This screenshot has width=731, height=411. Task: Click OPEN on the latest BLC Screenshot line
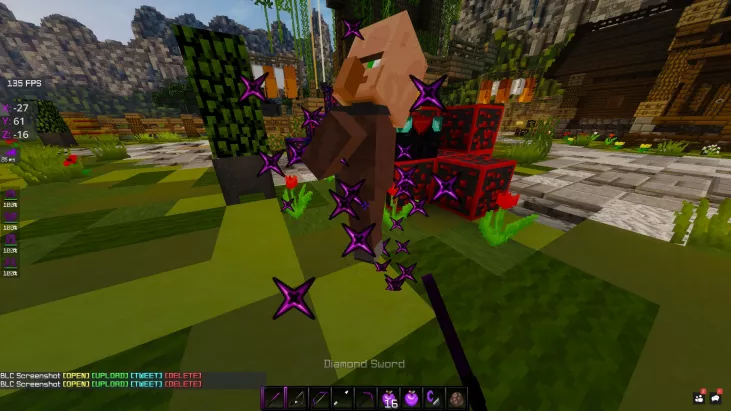[75, 384]
